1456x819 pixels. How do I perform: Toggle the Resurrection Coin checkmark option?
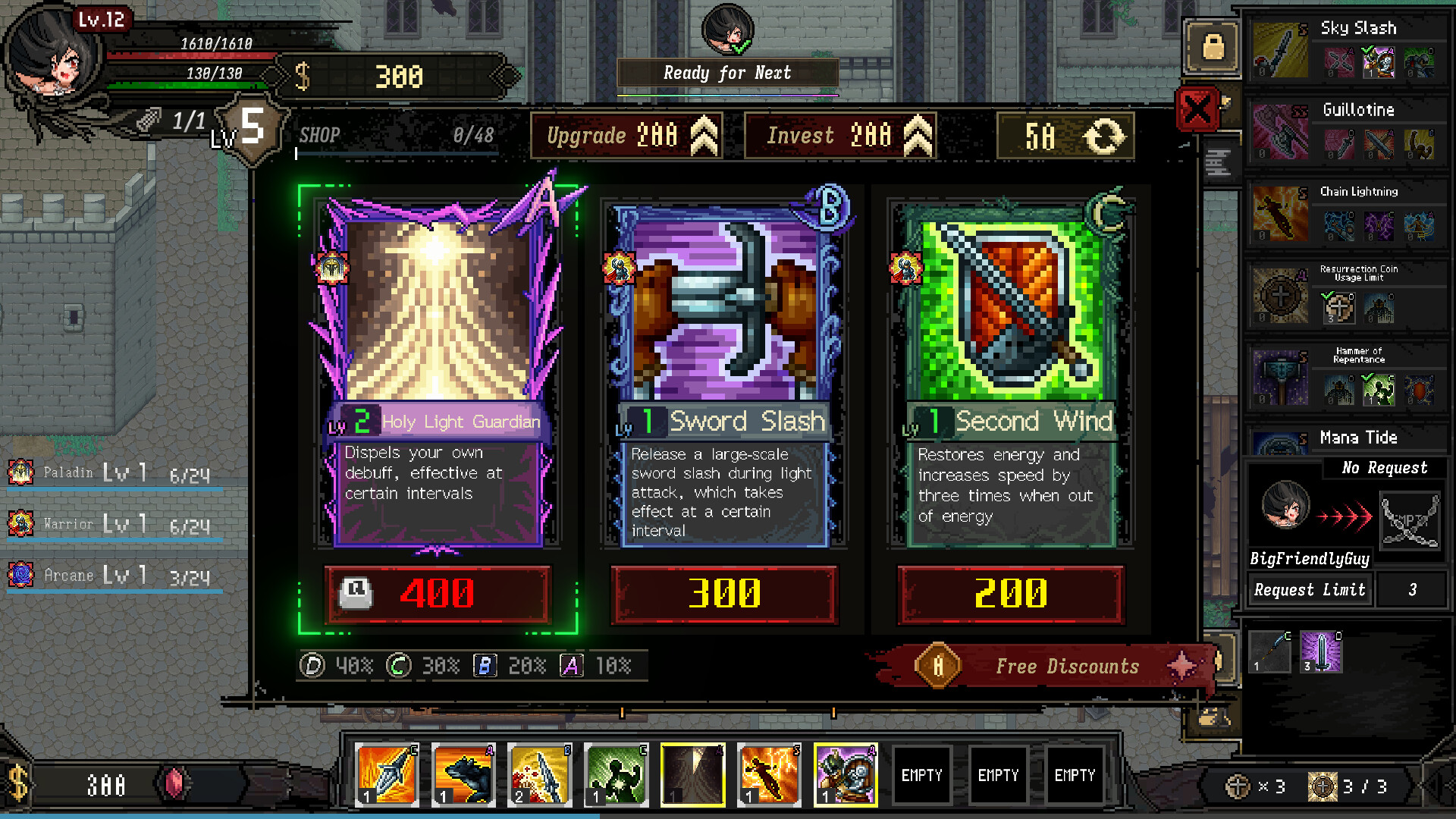[x=1338, y=306]
